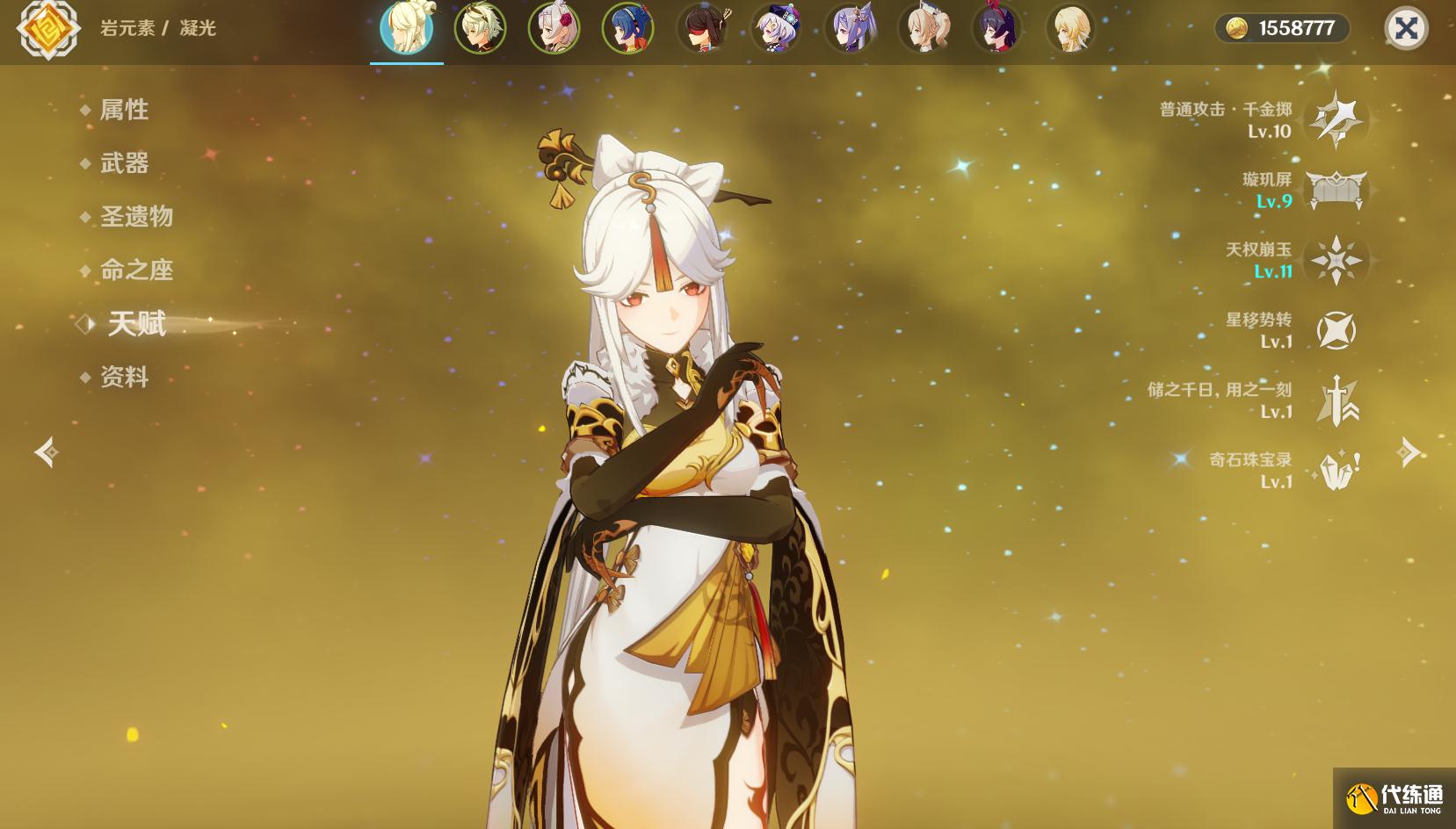The image size is (1456, 829).
Task: Switch to next character with right arrow
Action: click(1409, 452)
